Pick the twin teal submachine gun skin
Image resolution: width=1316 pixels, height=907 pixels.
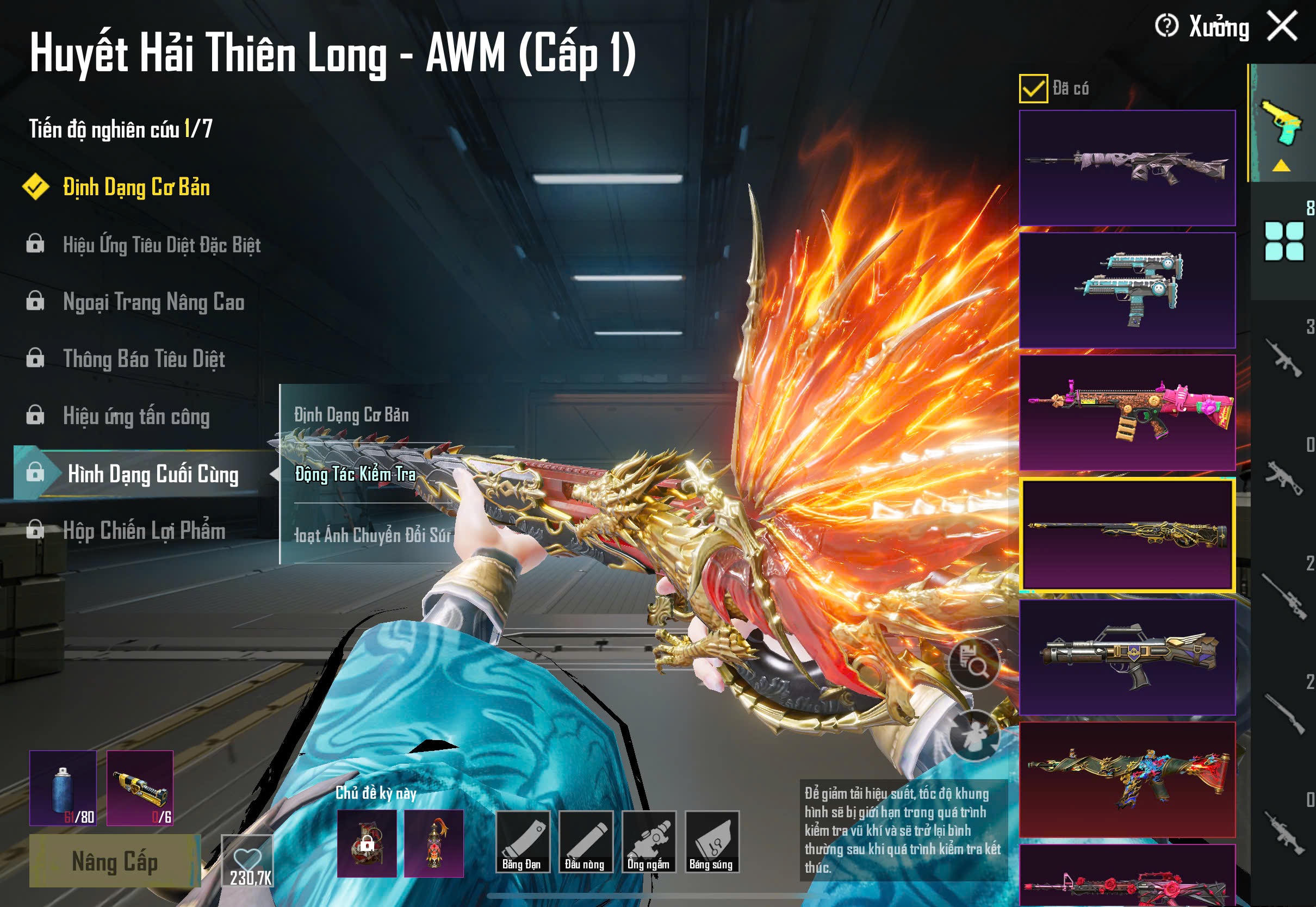point(1127,290)
